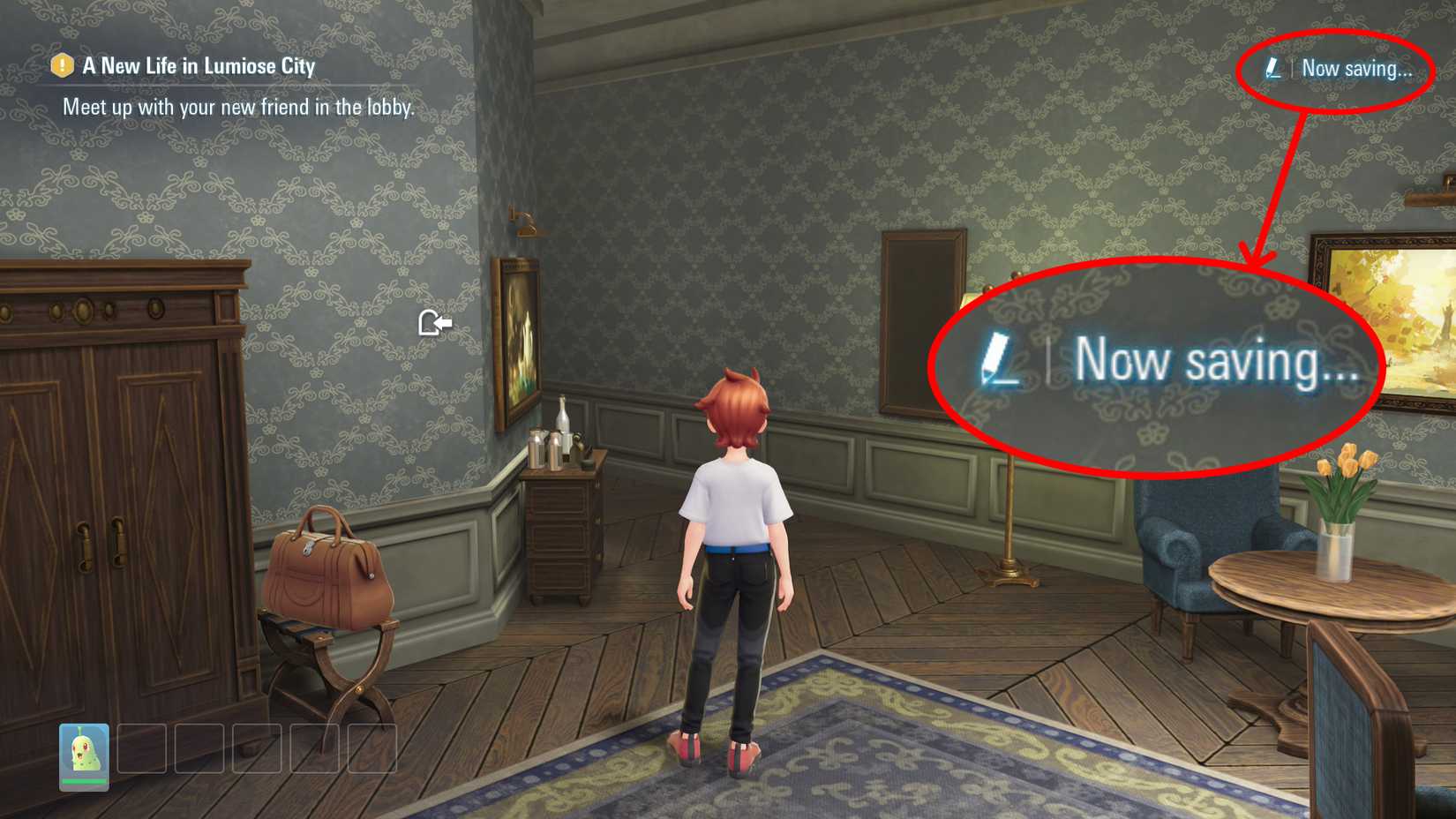Toggle the first empty party slot
The width and height of the screenshot is (1456, 819).
(141, 748)
